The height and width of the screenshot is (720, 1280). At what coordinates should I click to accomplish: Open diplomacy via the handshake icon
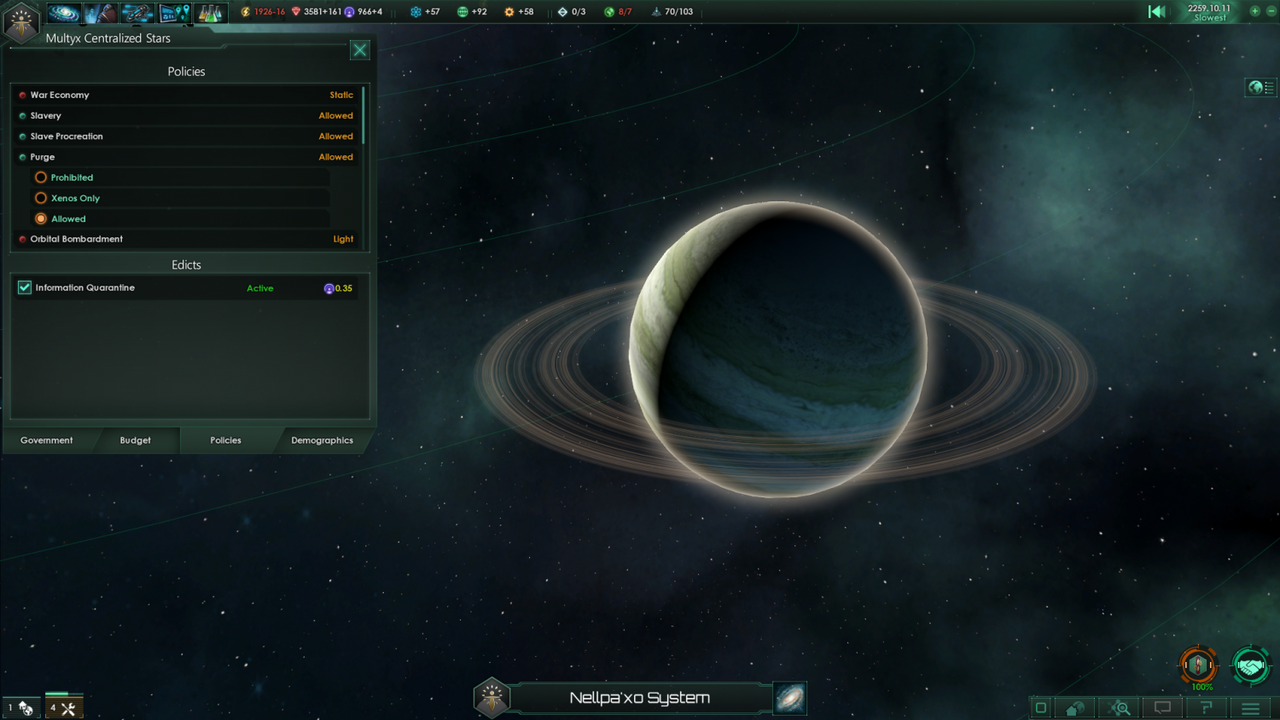[1250, 664]
